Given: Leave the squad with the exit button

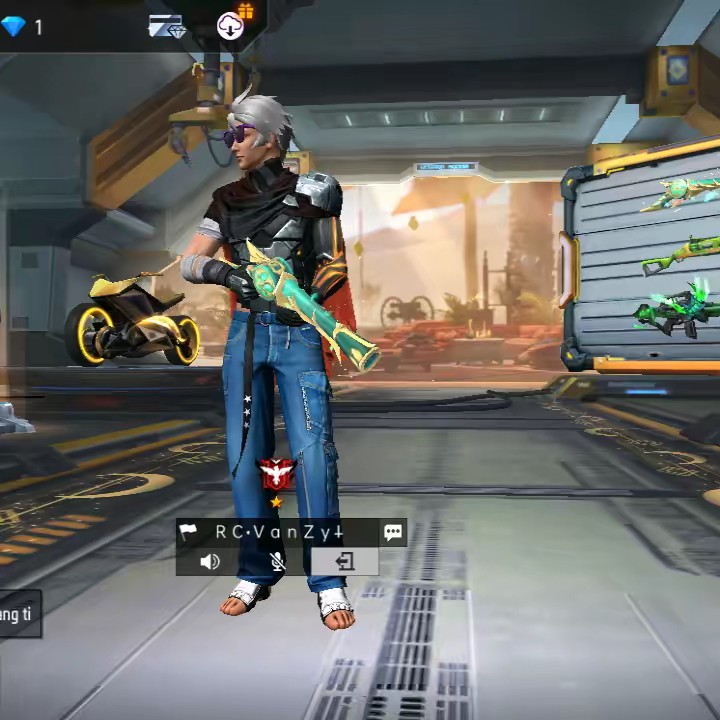Looking at the screenshot, I should pos(345,562).
